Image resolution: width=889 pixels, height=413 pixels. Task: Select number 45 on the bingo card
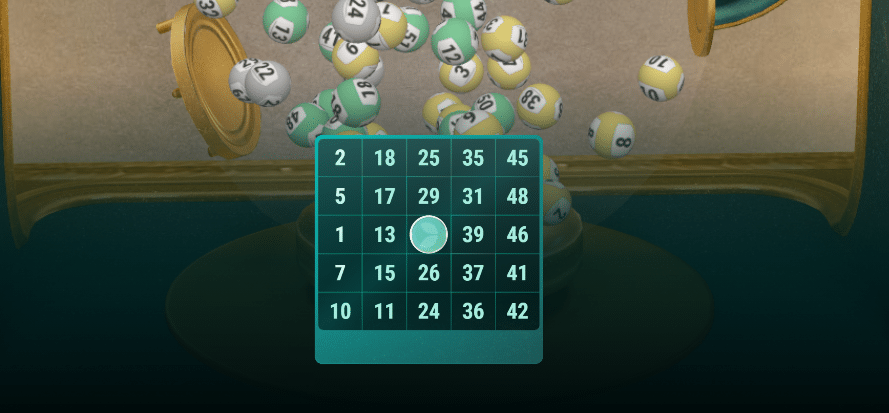click(x=517, y=158)
